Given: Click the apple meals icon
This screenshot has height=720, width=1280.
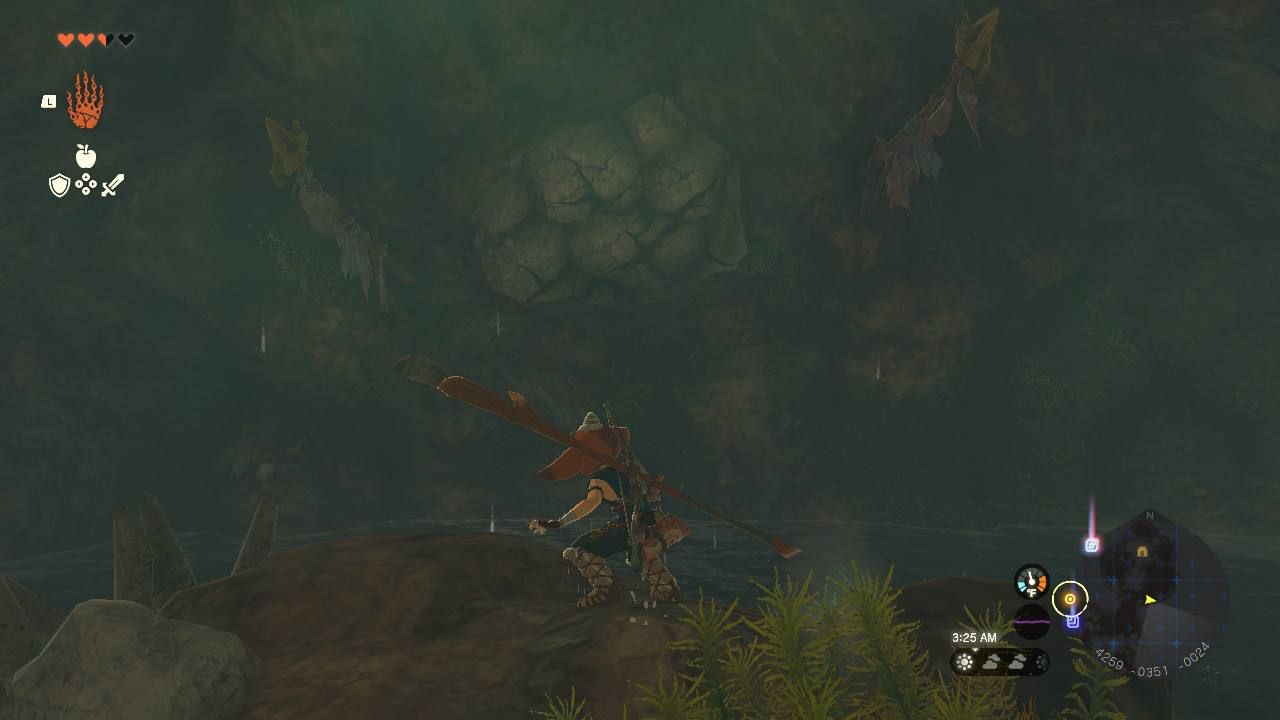Looking at the screenshot, I should pos(85,157).
